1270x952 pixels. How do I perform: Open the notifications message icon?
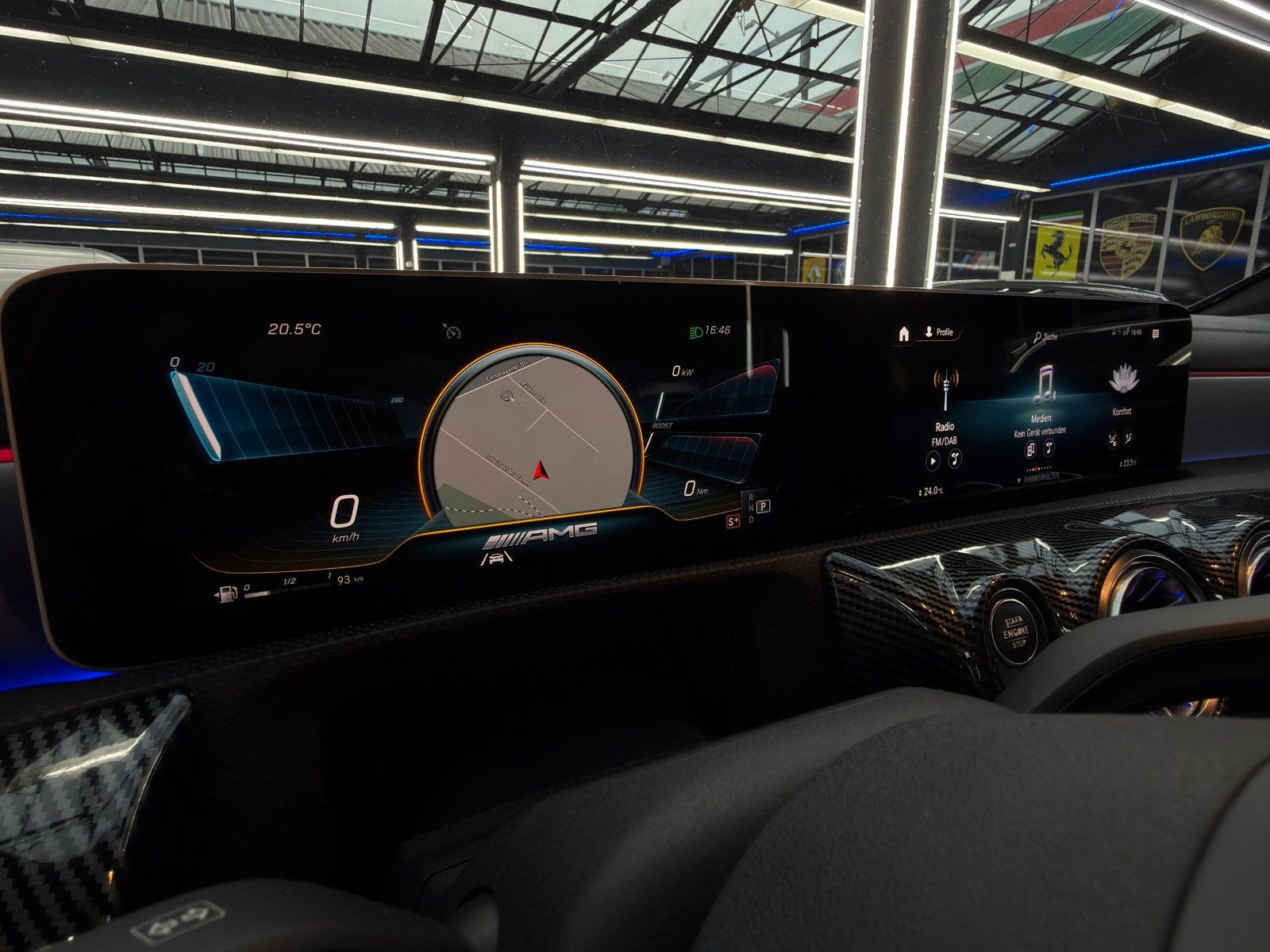click(x=1155, y=333)
